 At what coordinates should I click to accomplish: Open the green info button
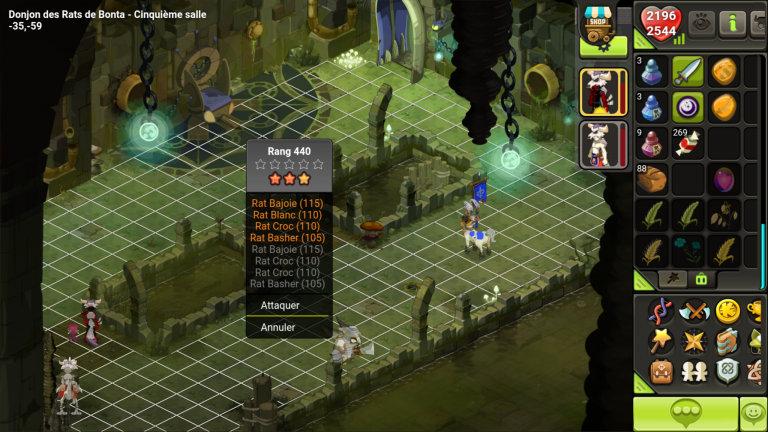pos(735,22)
